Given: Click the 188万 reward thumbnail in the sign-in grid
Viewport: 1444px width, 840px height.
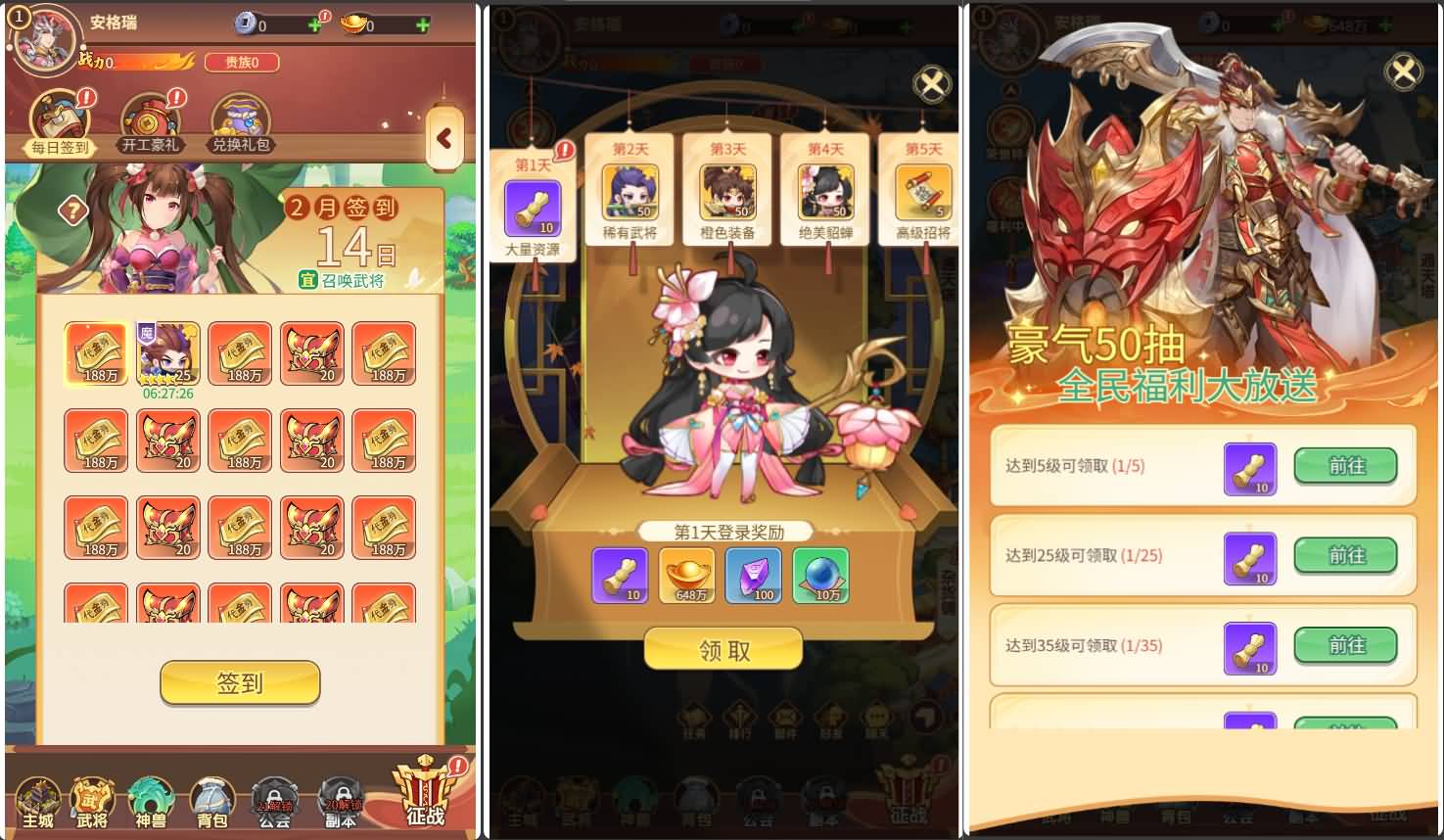Looking at the screenshot, I should click(96, 354).
